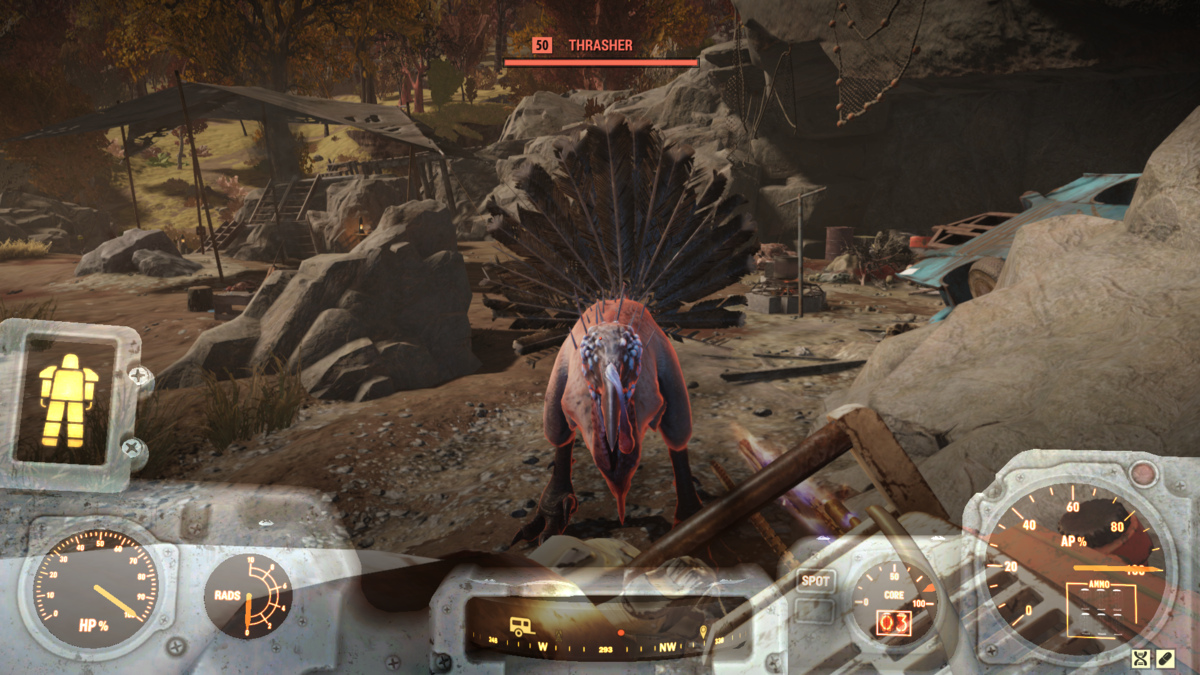The height and width of the screenshot is (675, 1200).
Task: Open the mutation DNA status icon
Action: [x=1142, y=658]
